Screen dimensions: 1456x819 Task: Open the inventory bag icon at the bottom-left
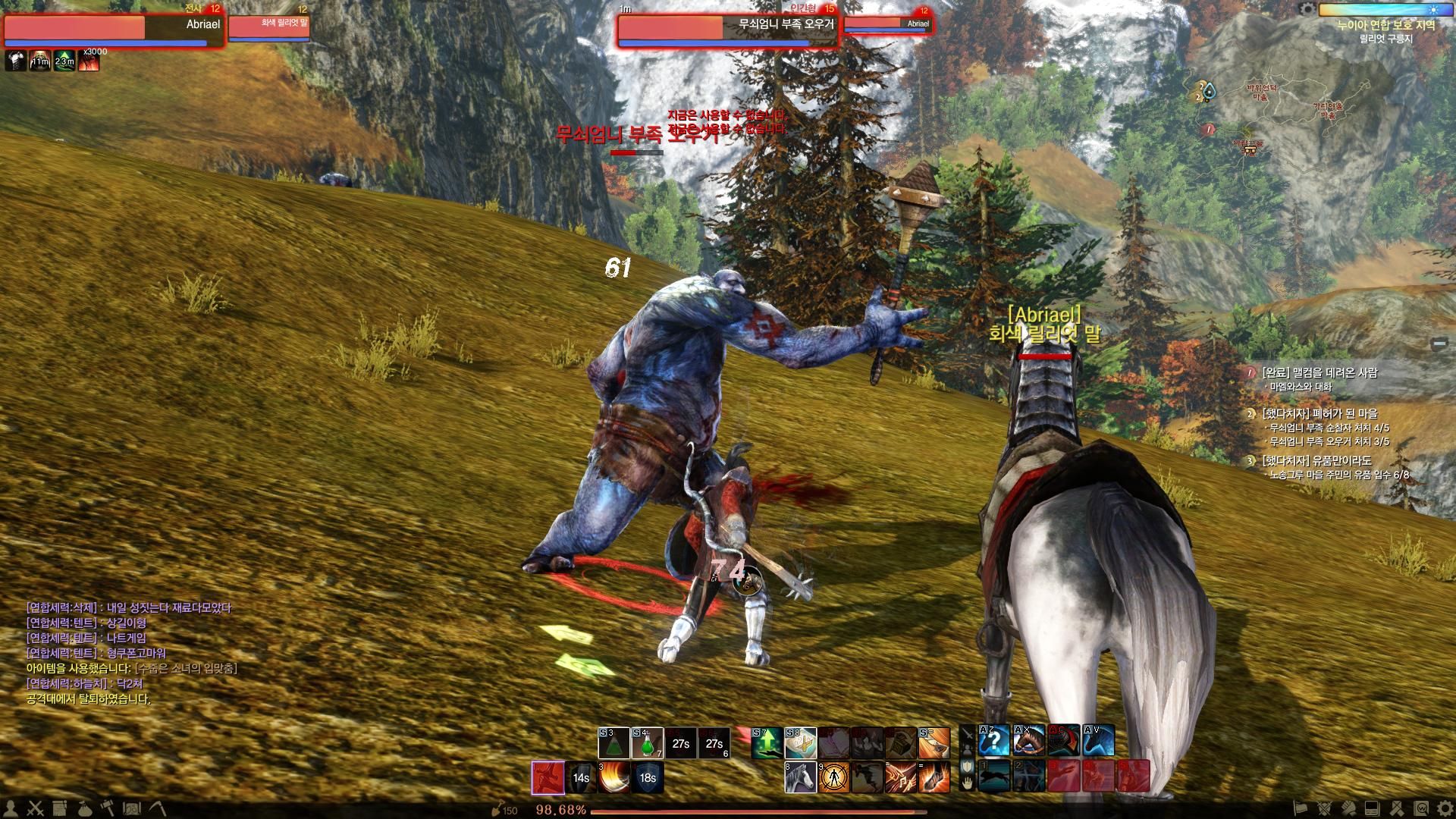(85, 807)
